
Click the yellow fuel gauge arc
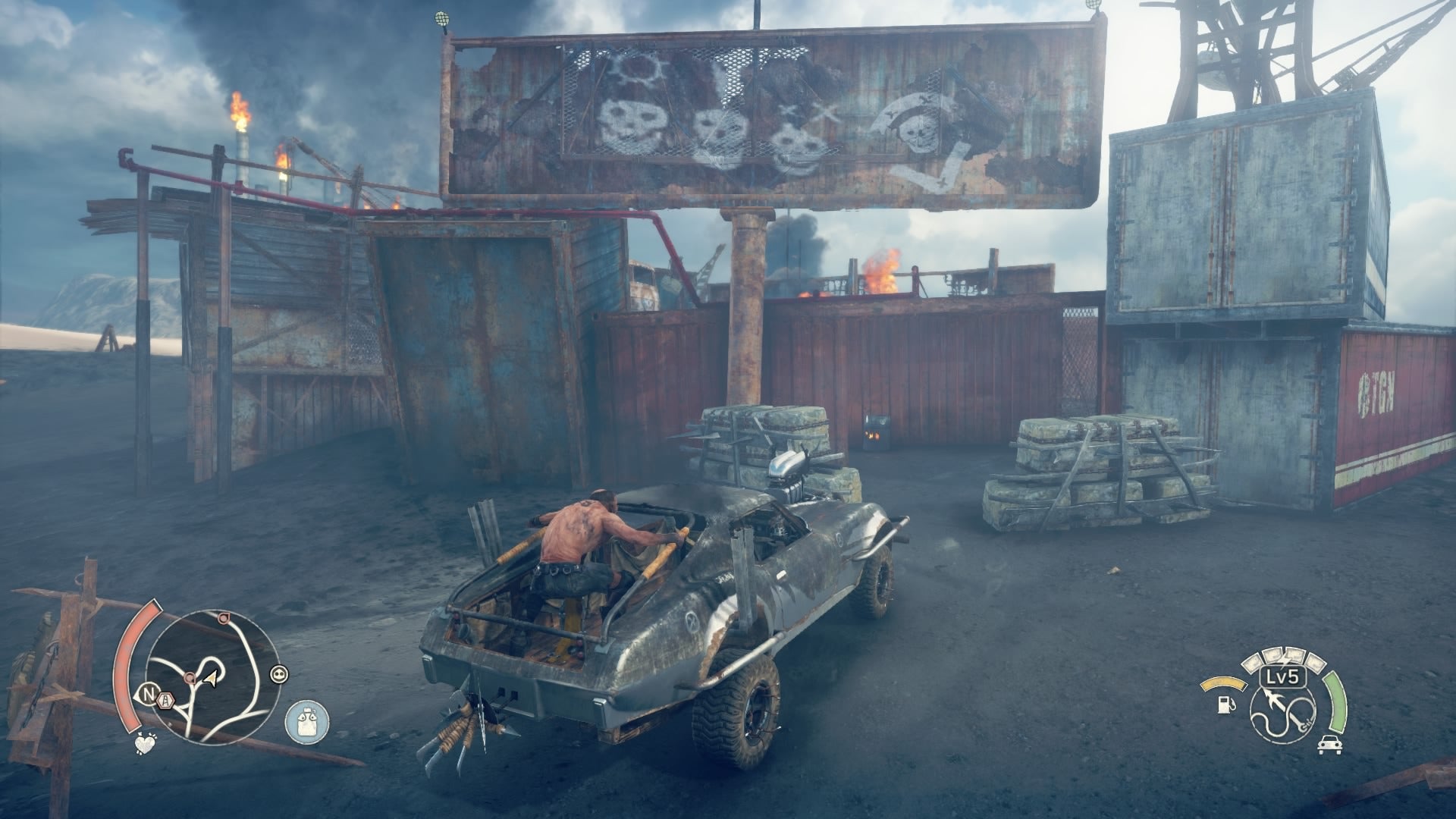(x=1224, y=682)
